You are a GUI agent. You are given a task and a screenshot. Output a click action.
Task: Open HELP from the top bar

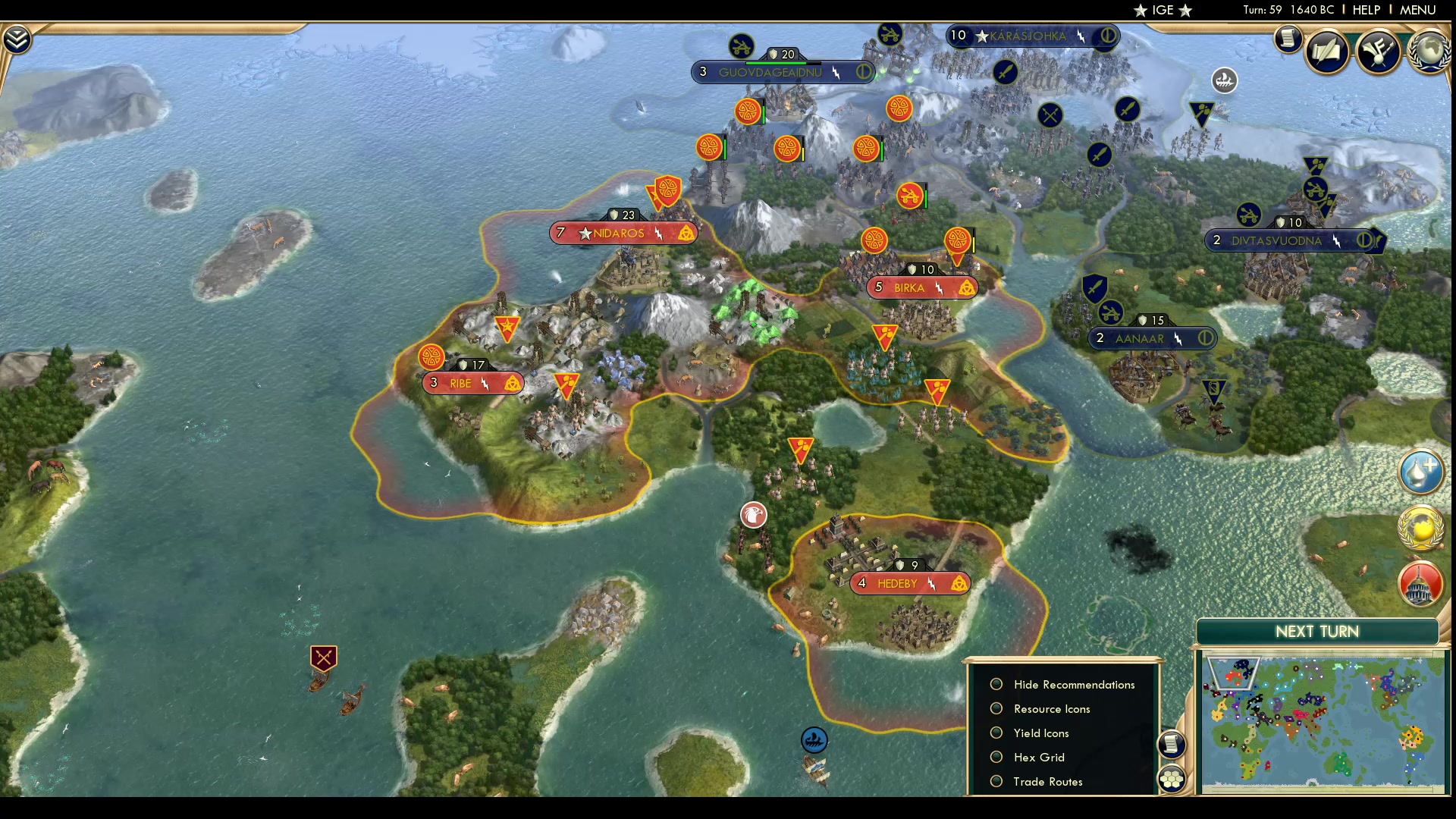[x=1366, y=10]
